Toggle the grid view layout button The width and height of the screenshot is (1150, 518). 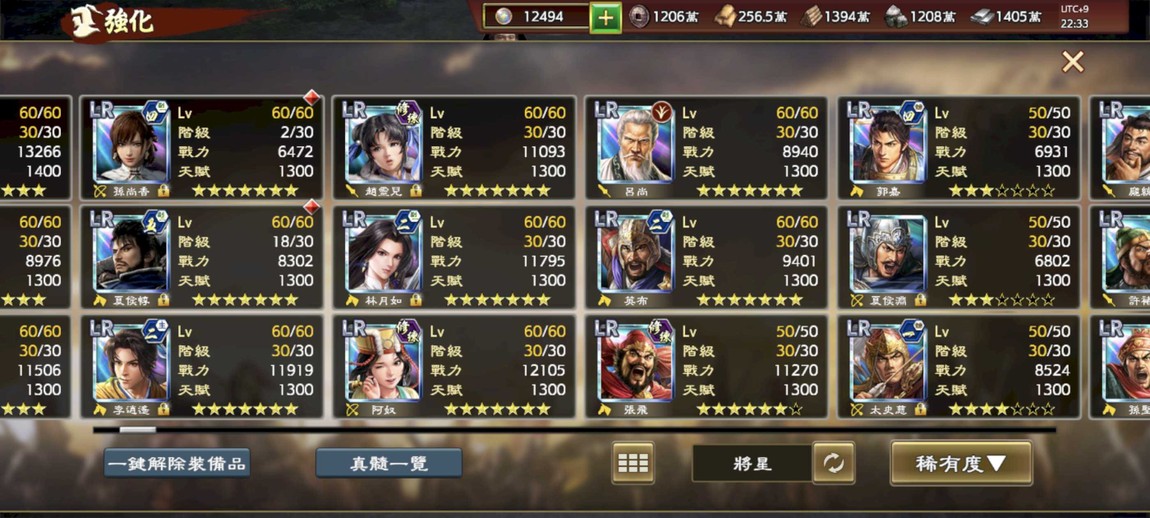[633, 463]
